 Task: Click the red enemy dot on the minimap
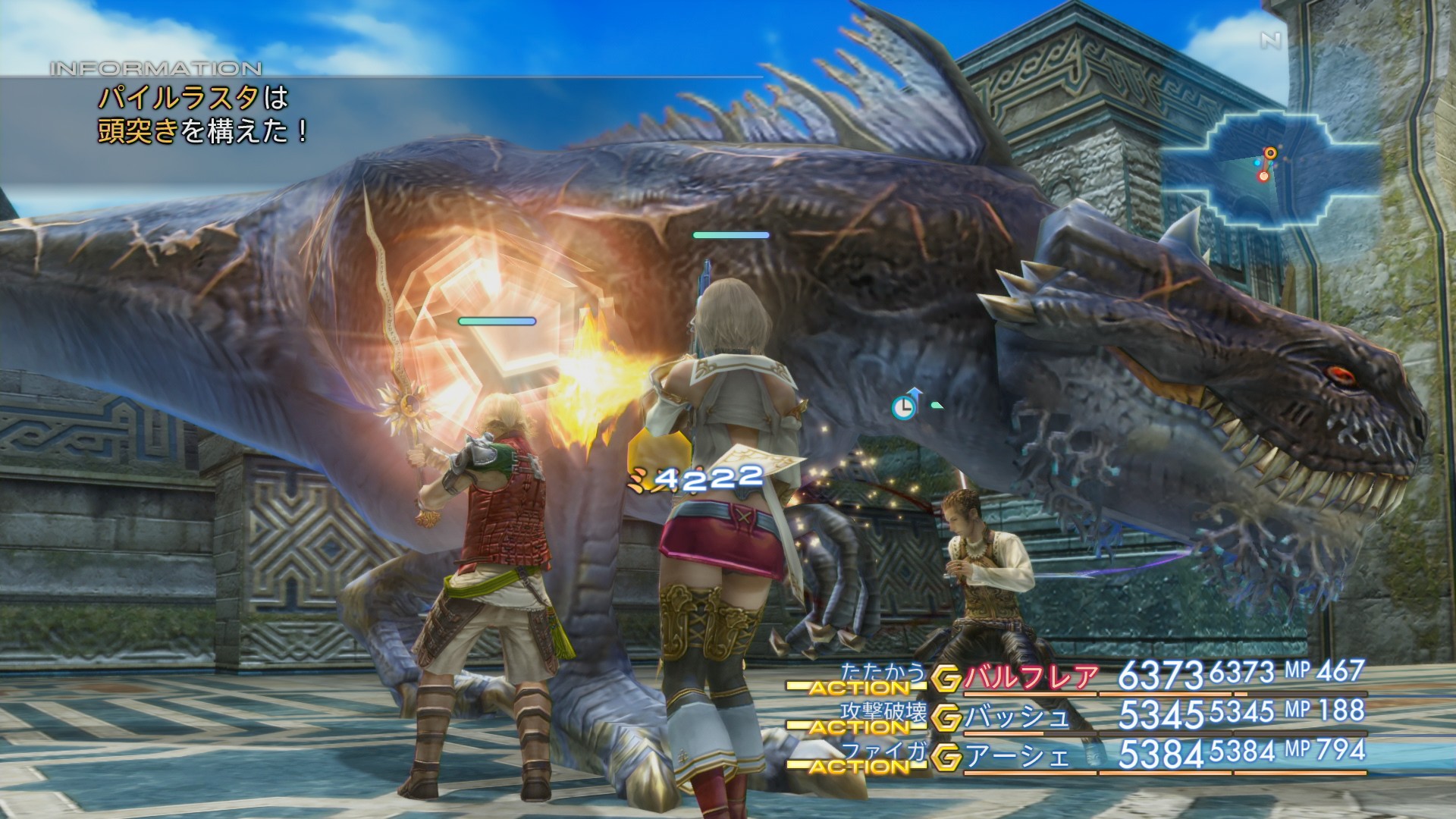click(1264, 176)
